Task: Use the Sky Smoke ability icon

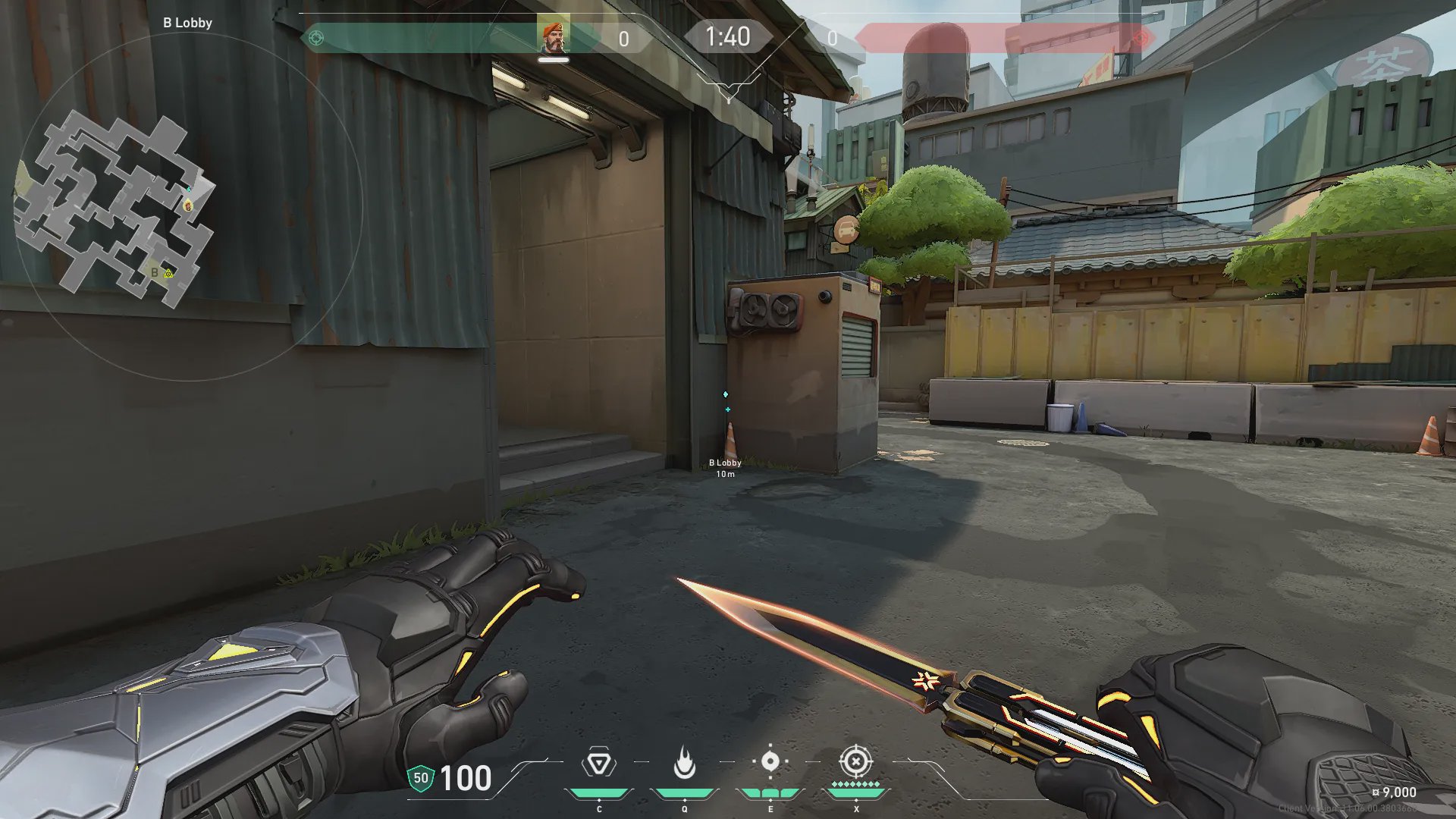Action: point(770,761)
